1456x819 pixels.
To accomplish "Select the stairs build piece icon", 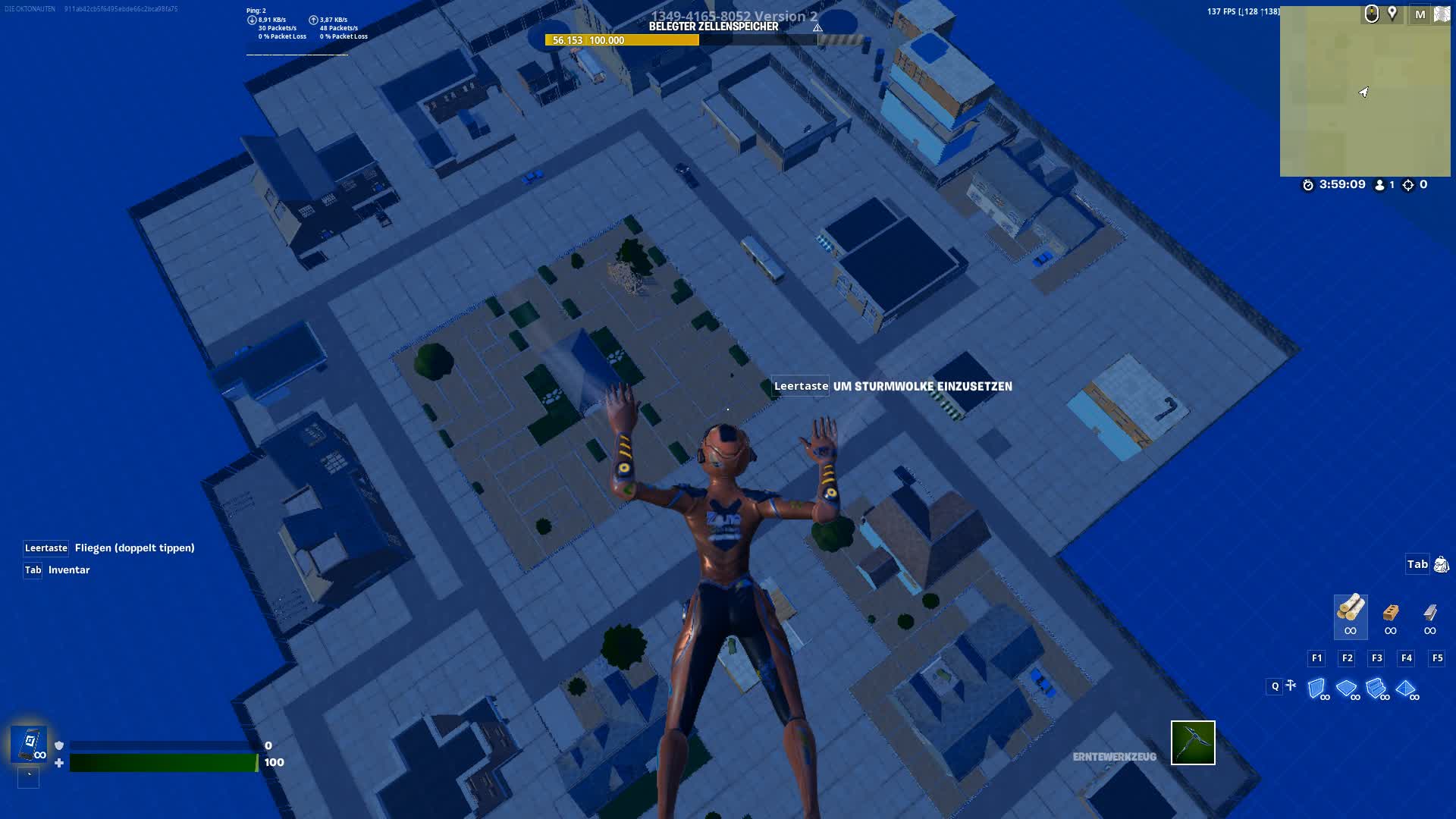I will [x=1376, y=686].
